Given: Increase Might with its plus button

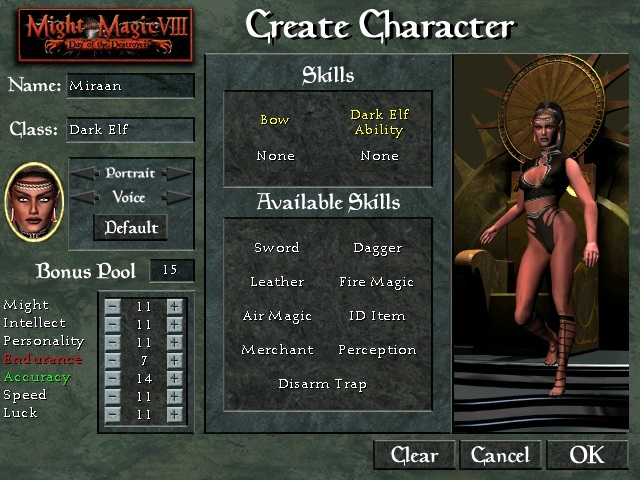Looking at the screenshot, I should [x=175, y=306].
